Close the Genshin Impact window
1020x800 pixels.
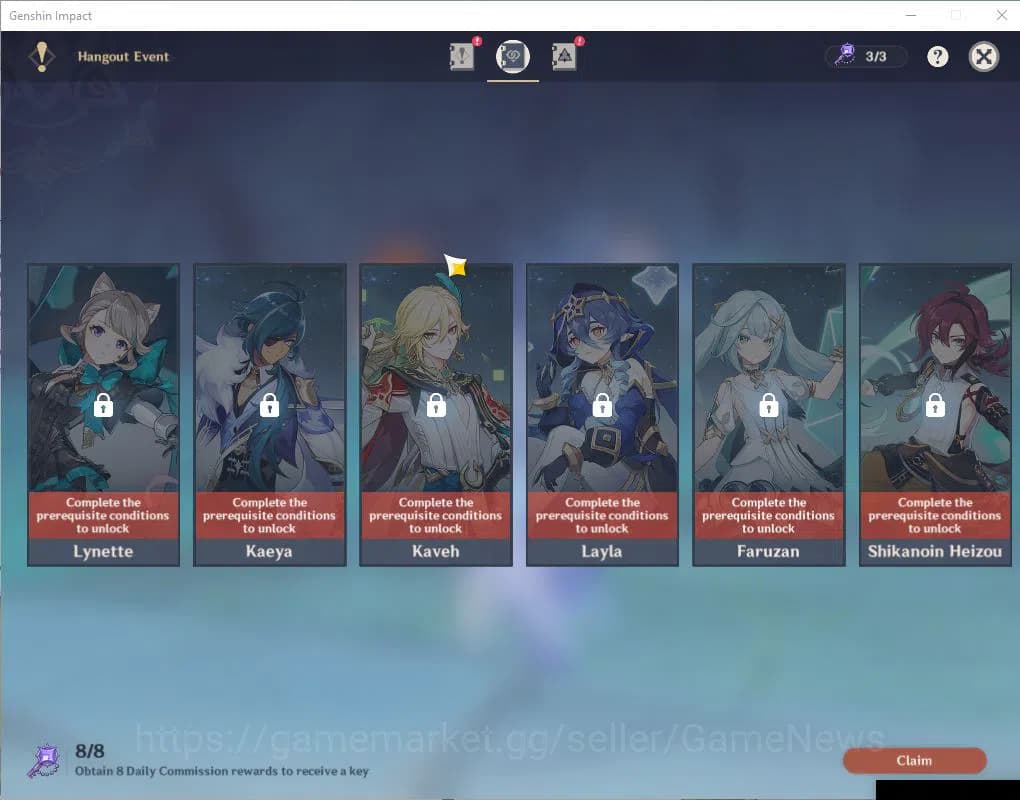(x=1002, y=15)
